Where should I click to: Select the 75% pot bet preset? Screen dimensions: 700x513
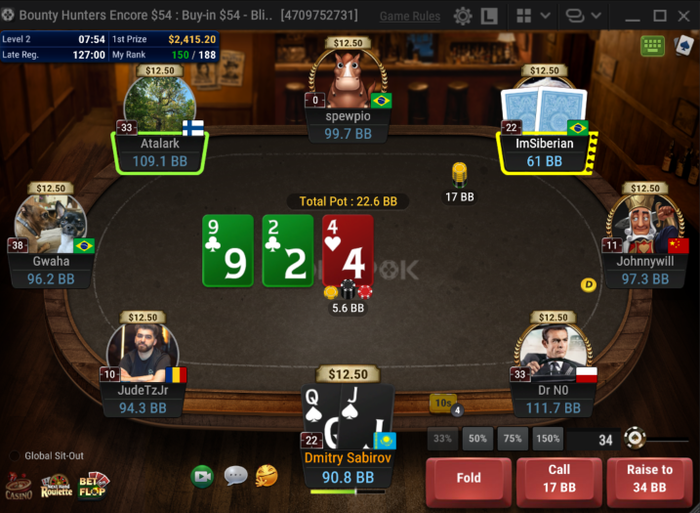click(x=513, y=439)
